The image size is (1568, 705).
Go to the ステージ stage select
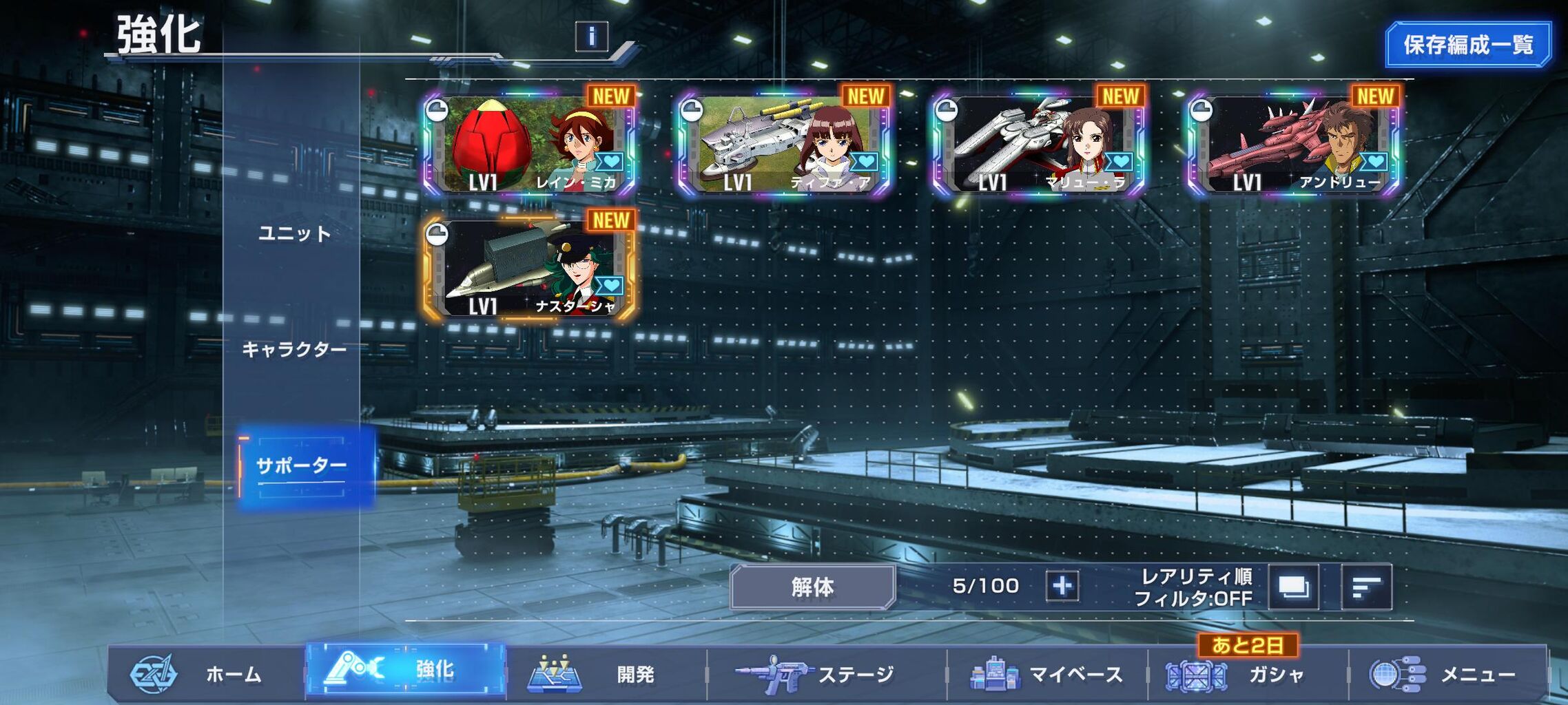(825, 674)
